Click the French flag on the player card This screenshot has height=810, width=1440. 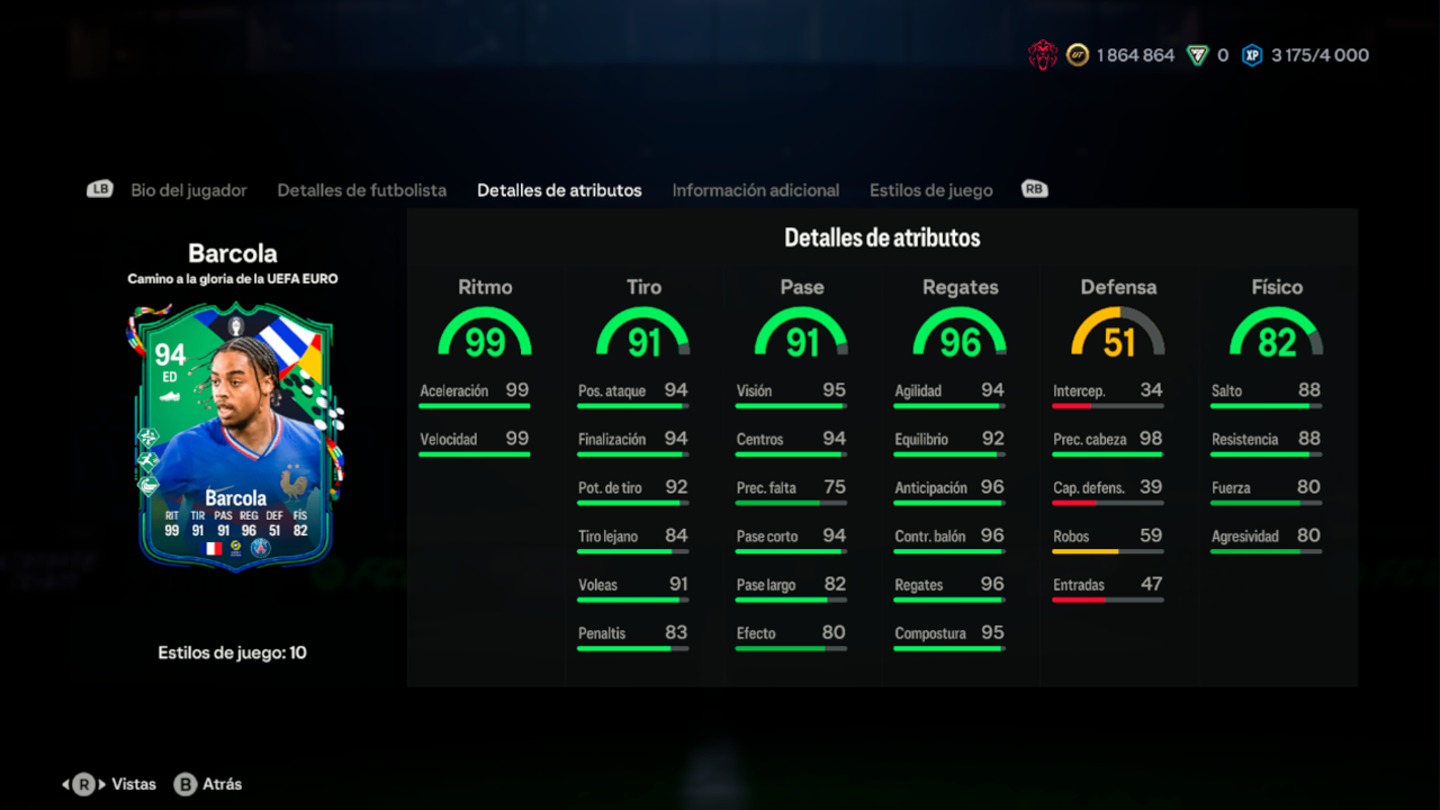coord(212,548)
